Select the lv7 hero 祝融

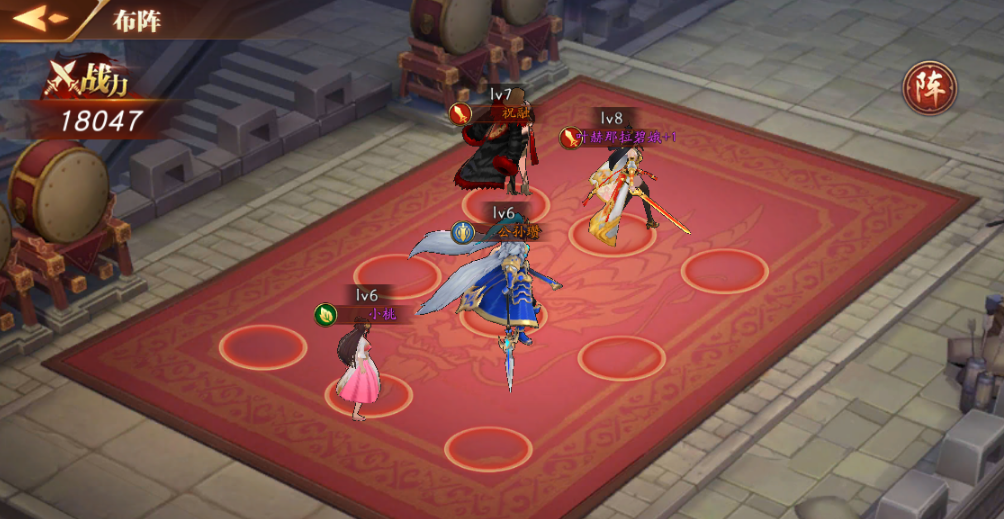point(497,158)
